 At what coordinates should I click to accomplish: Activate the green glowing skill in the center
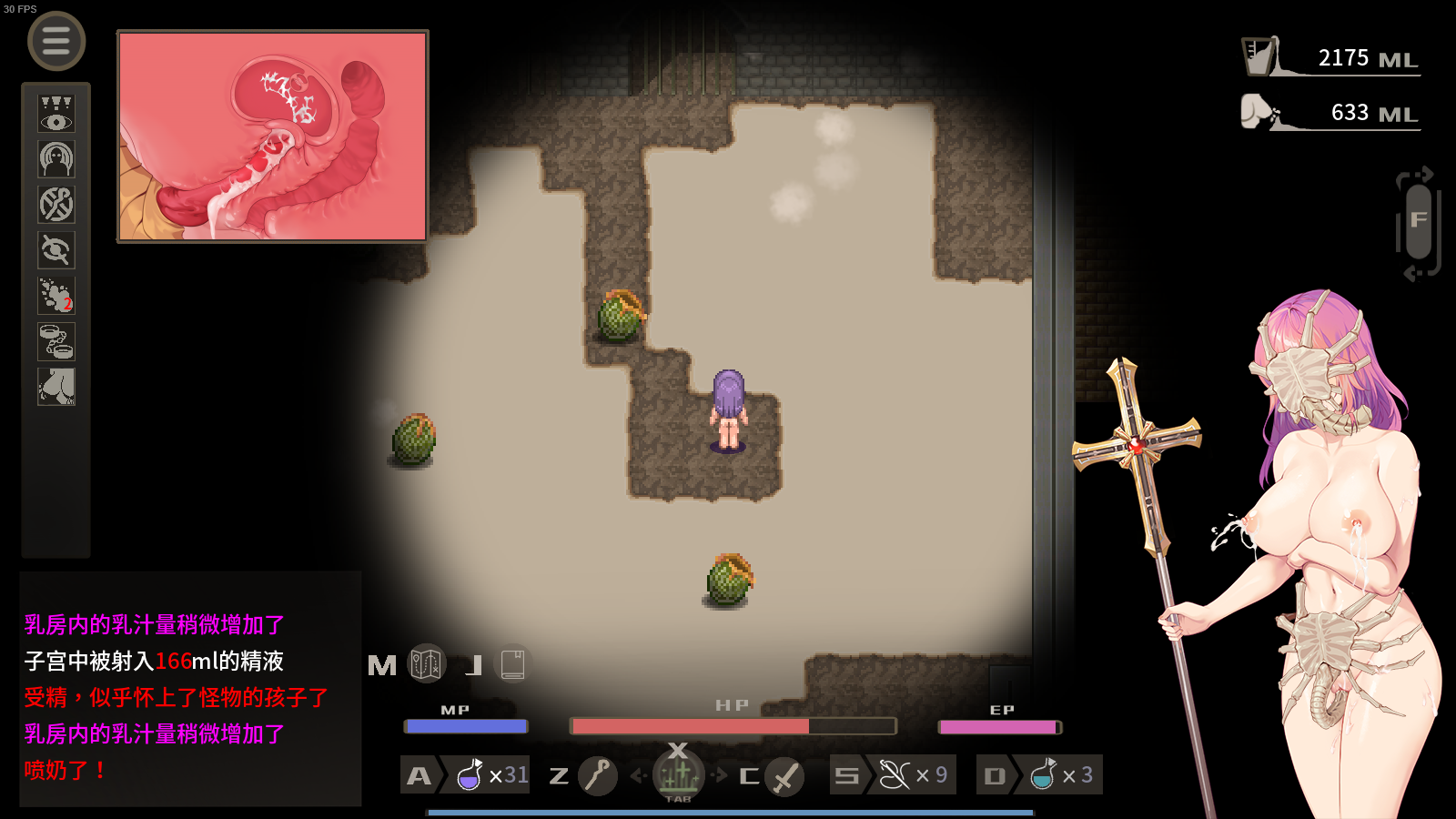[678, 775]
